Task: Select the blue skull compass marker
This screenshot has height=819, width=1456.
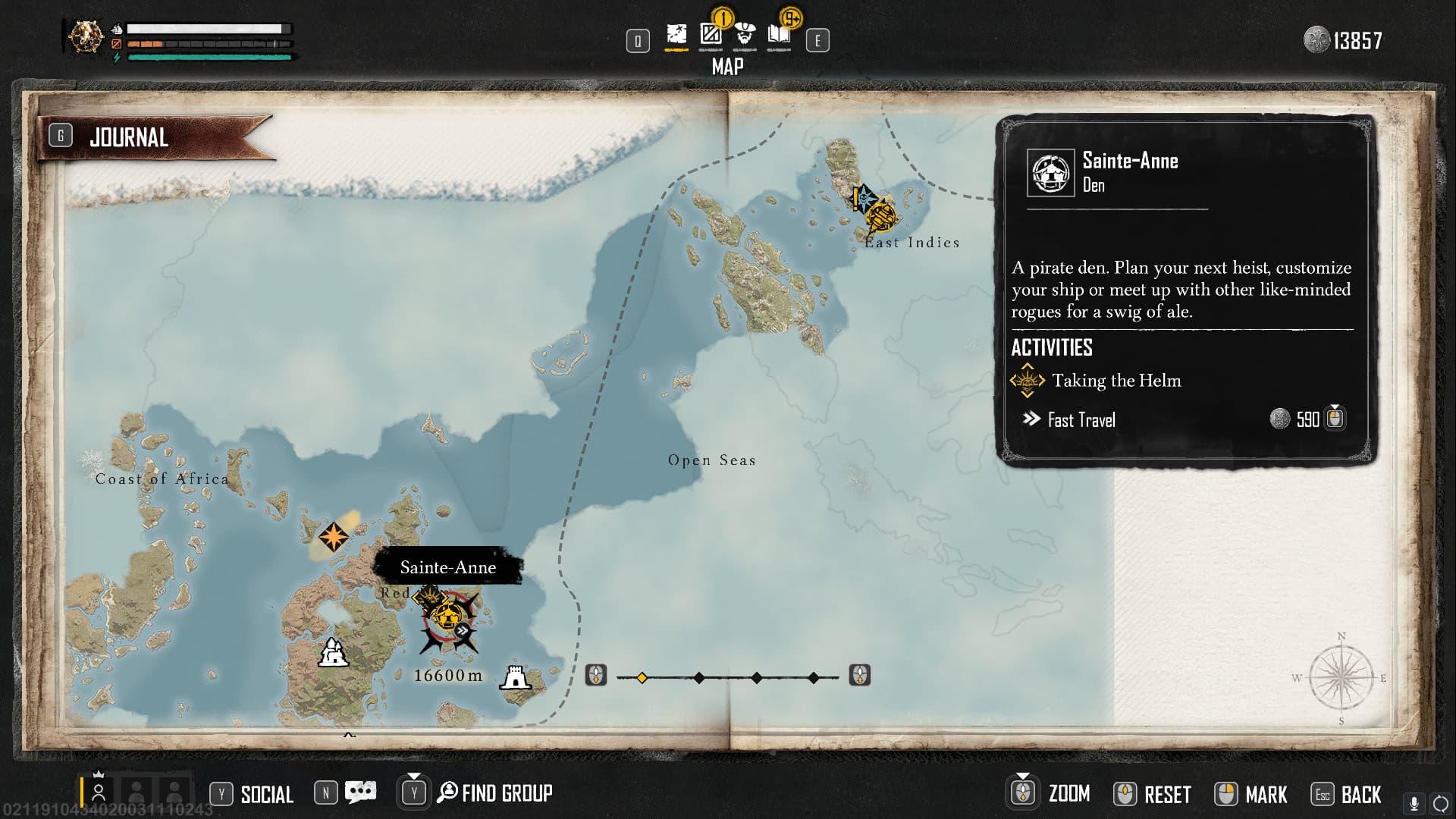Action: (864, 197)
